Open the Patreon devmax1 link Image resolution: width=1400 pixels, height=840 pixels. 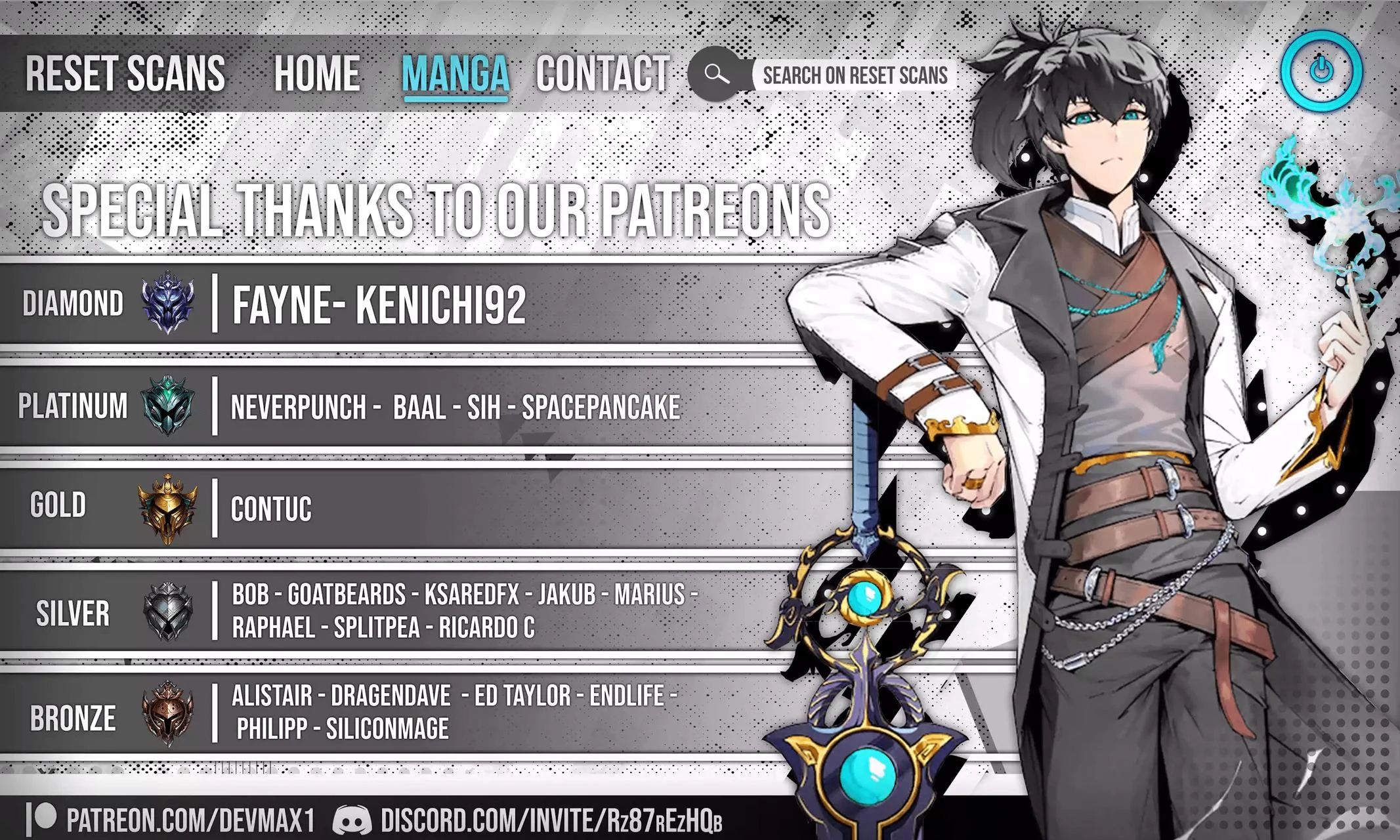click(172, 820)
